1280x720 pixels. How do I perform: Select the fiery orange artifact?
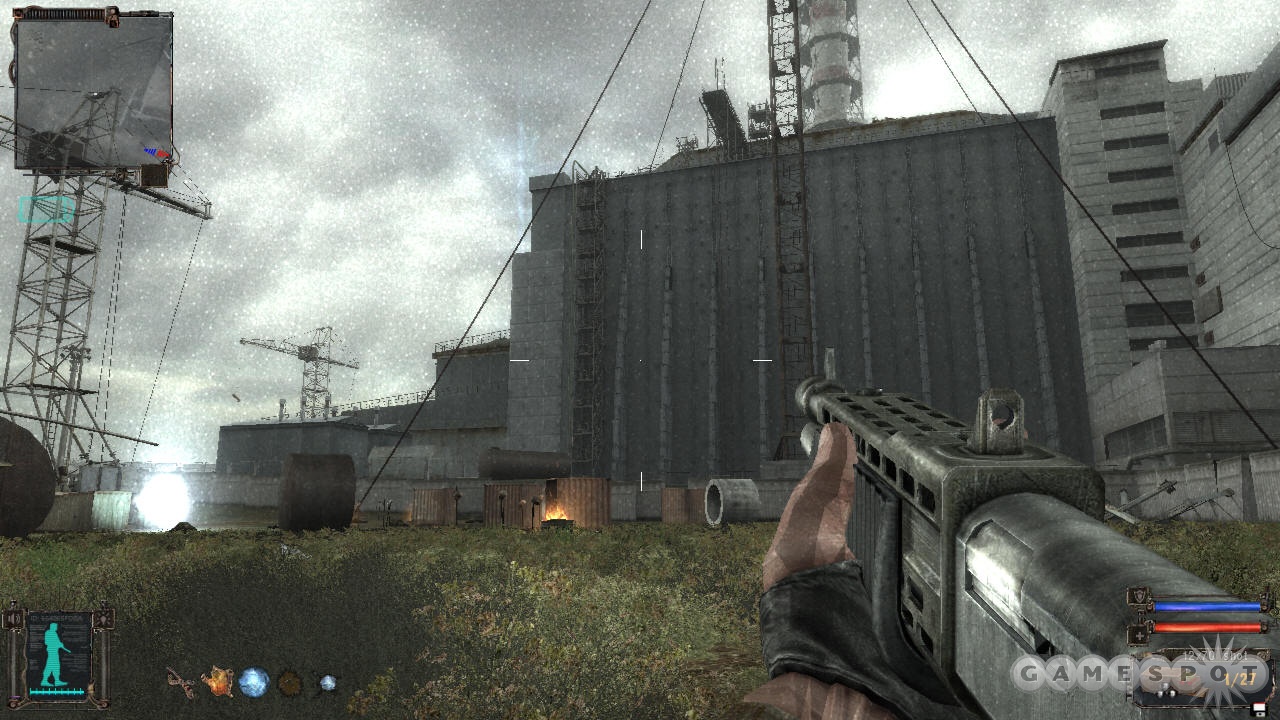pos(217,682)
